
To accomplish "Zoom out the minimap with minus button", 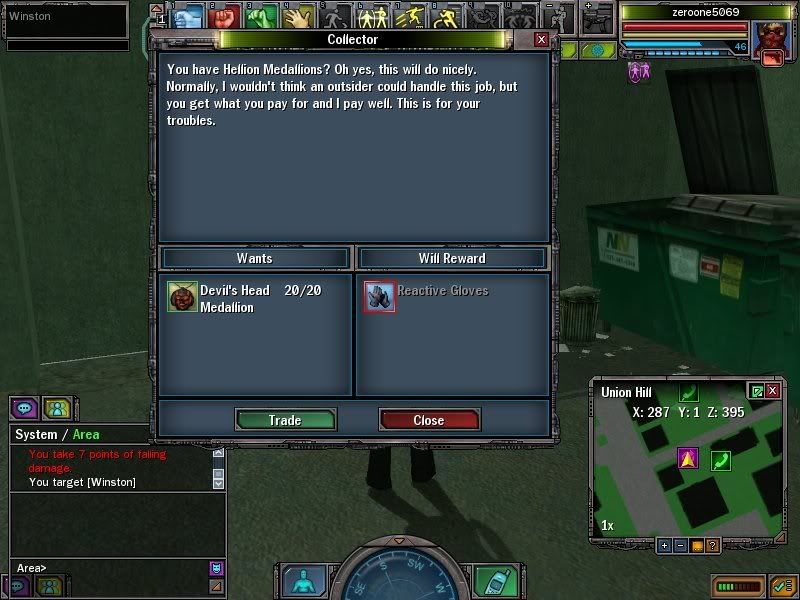I will pos(680,546).
